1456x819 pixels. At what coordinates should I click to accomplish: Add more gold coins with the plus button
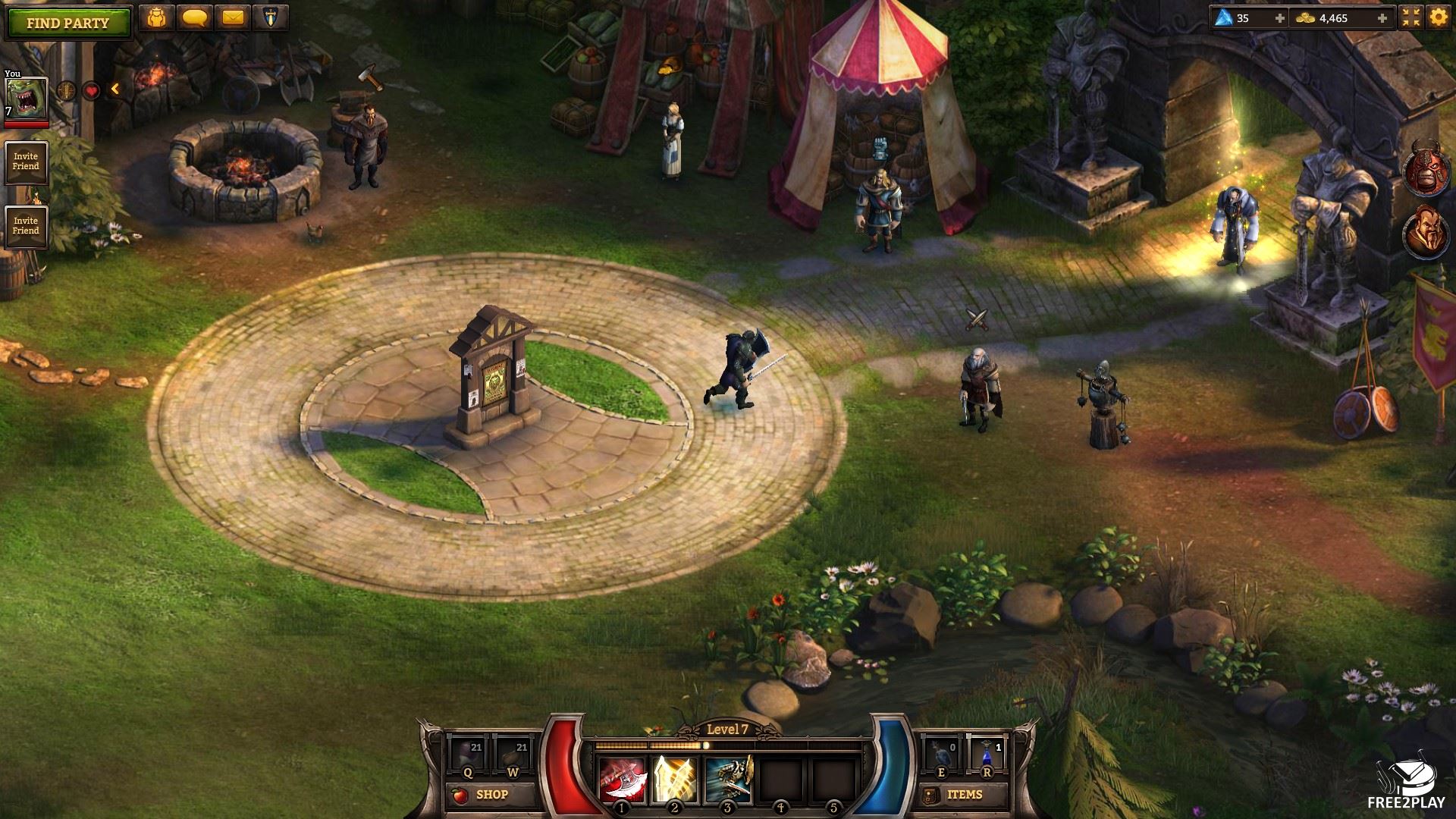[x=1382, y=18]
